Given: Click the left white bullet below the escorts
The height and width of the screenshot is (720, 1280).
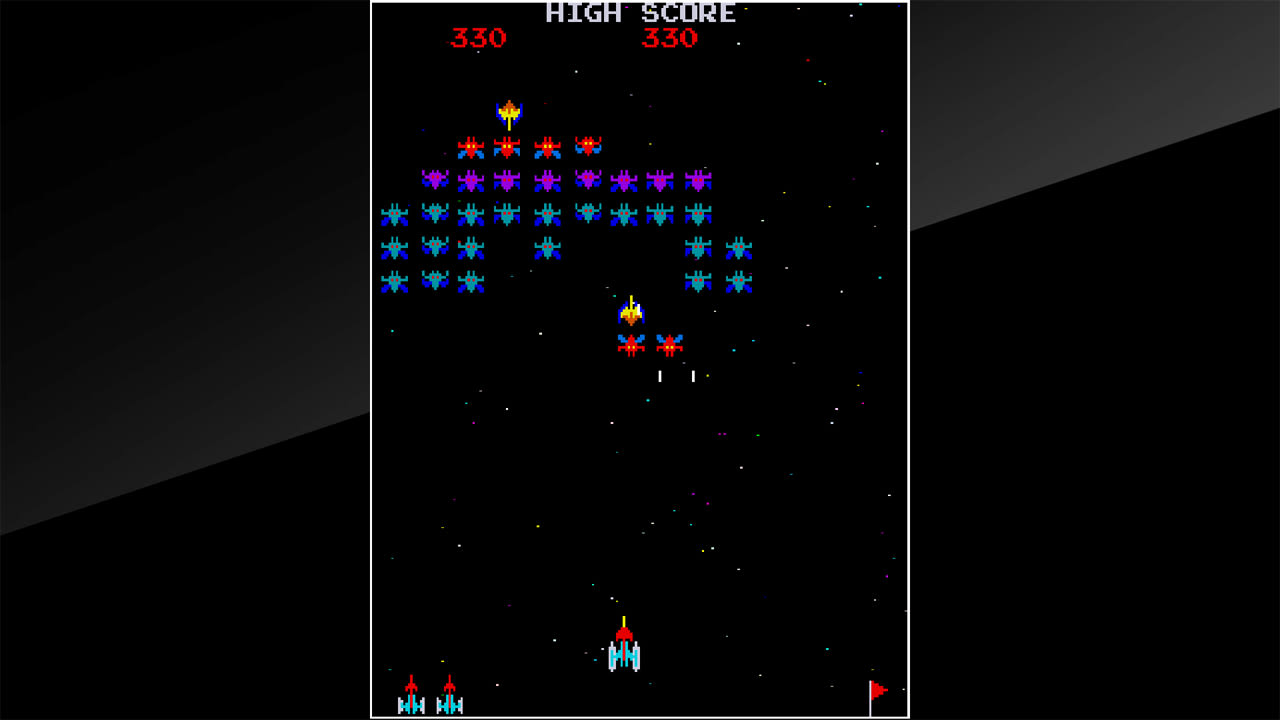Looking at the screenshot, I should tap(659, 375).
